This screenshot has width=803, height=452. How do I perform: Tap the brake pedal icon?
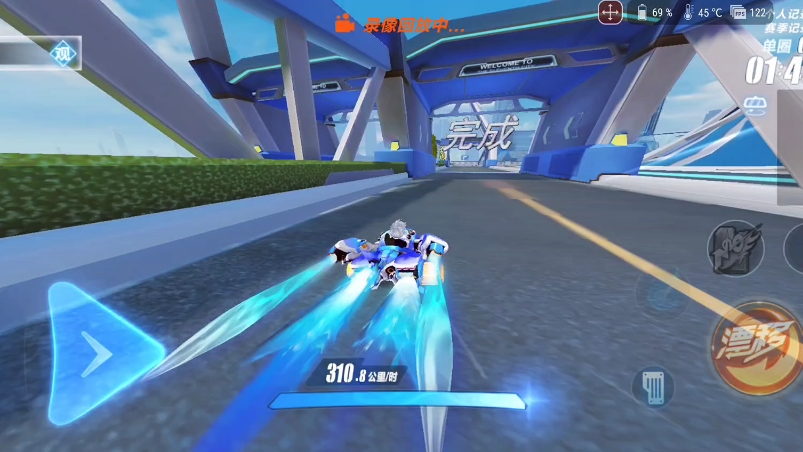[652, 385]
